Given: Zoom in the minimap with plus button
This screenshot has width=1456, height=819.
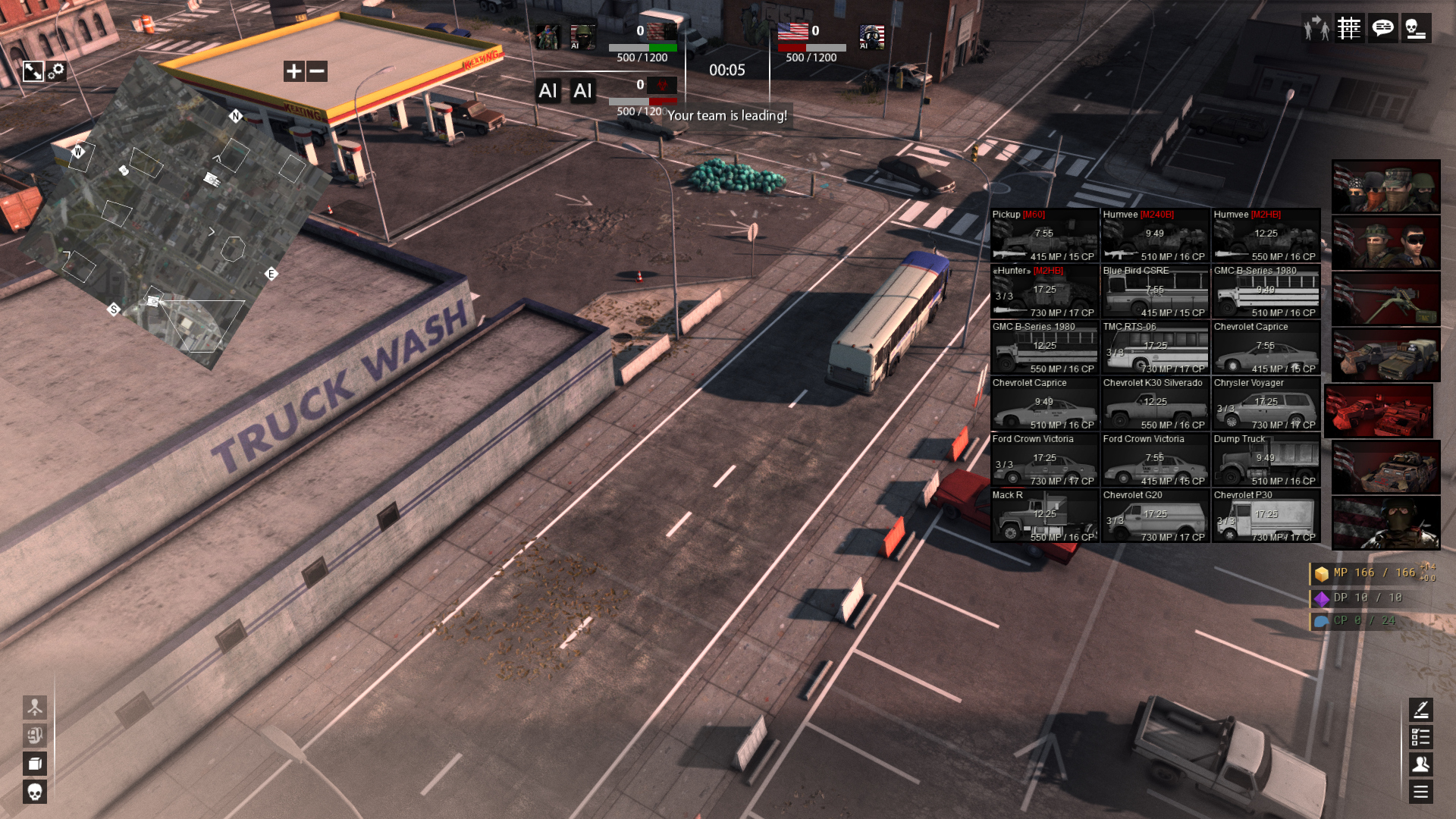Looking at the screenshot, I should [293, 71].
